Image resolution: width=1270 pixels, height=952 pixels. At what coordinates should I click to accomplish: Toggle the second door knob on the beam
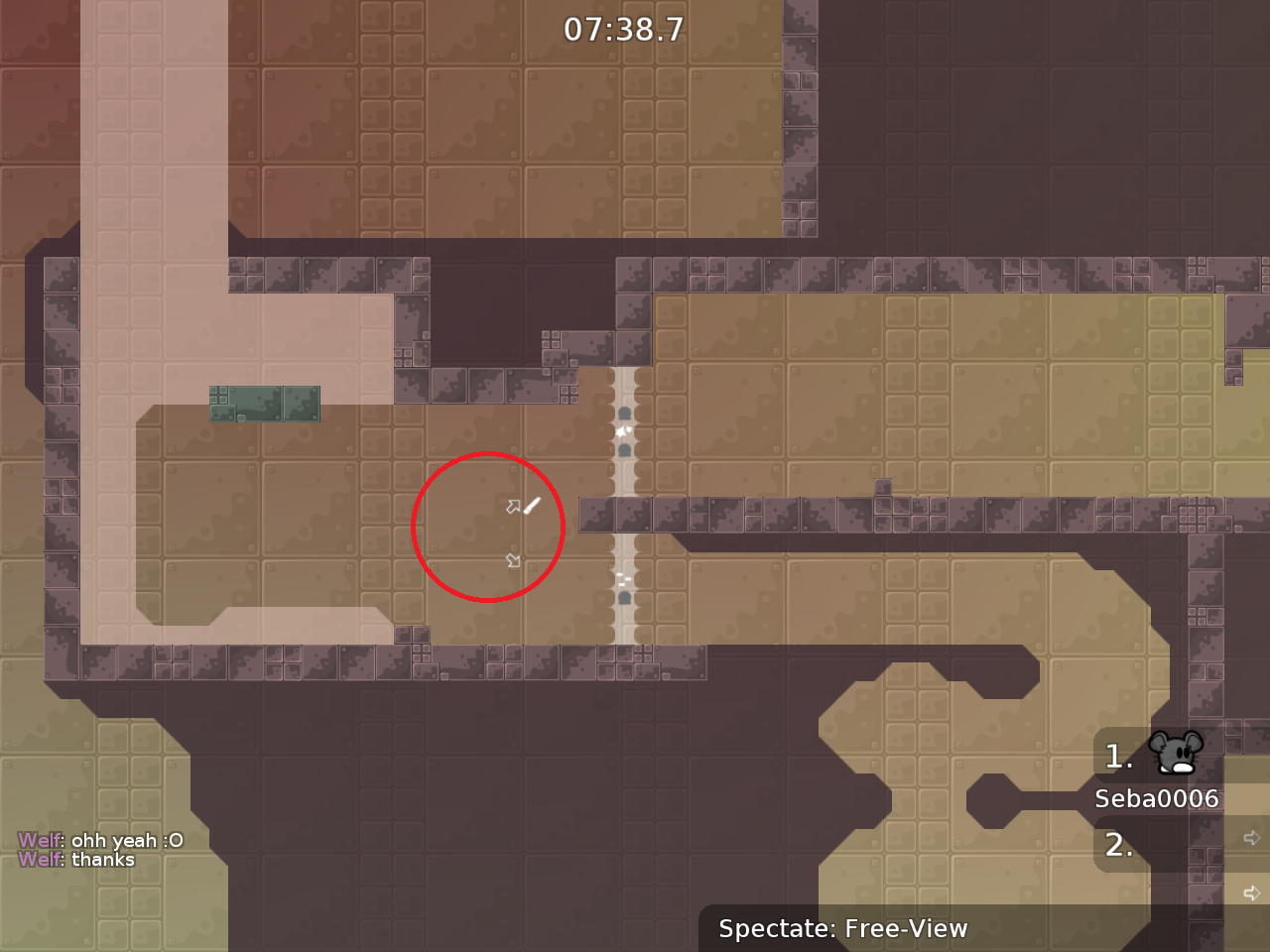click(x=623, y=450)
